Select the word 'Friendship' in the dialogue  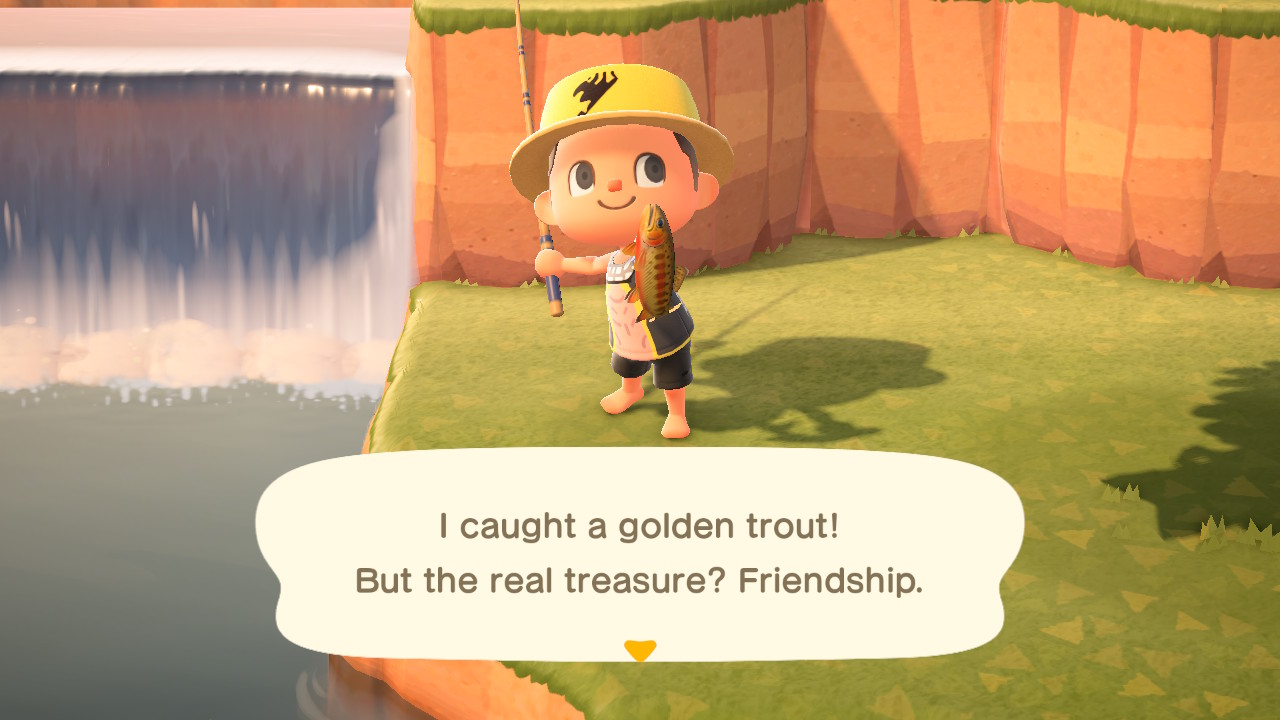pyautogui.click(x=830, y=578)
